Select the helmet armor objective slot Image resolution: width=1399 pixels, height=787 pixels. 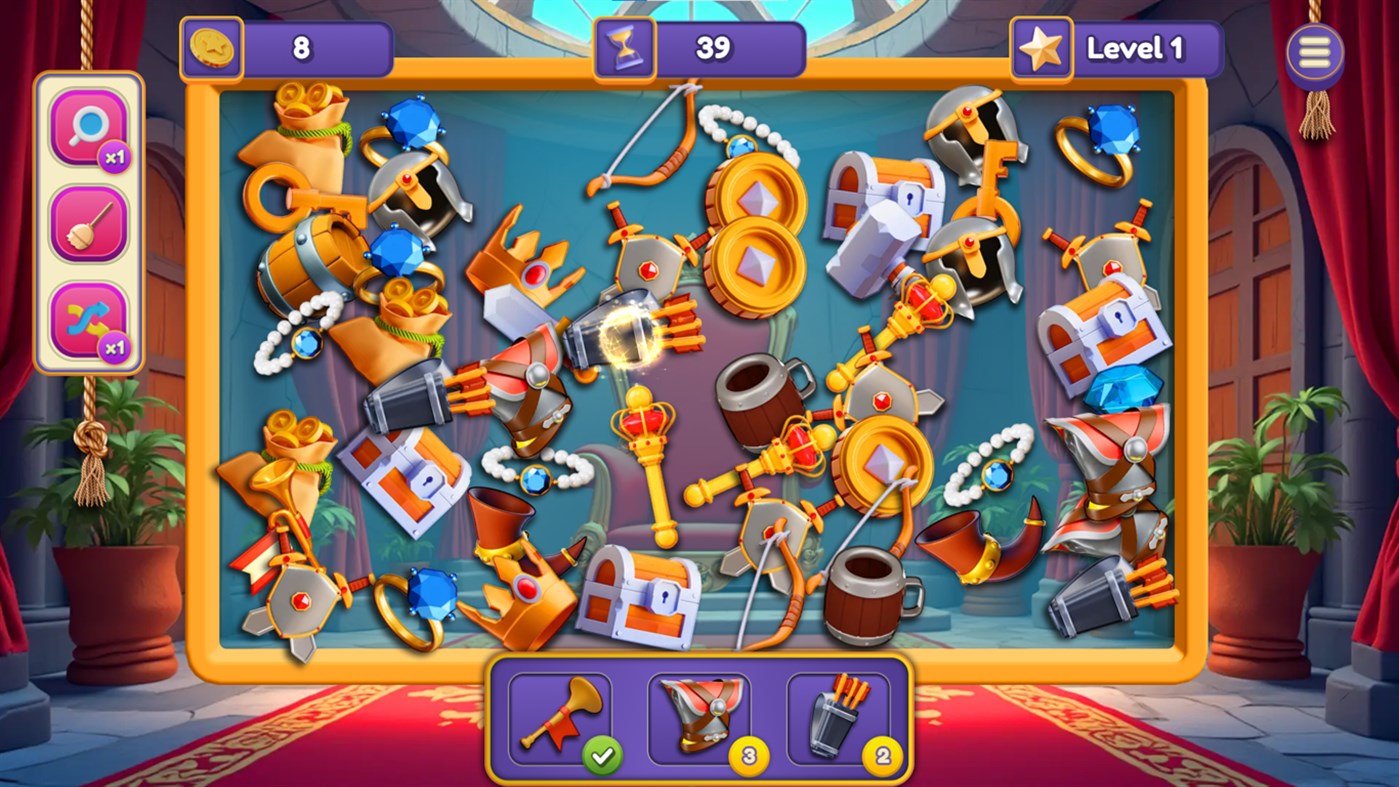point(700,715)
